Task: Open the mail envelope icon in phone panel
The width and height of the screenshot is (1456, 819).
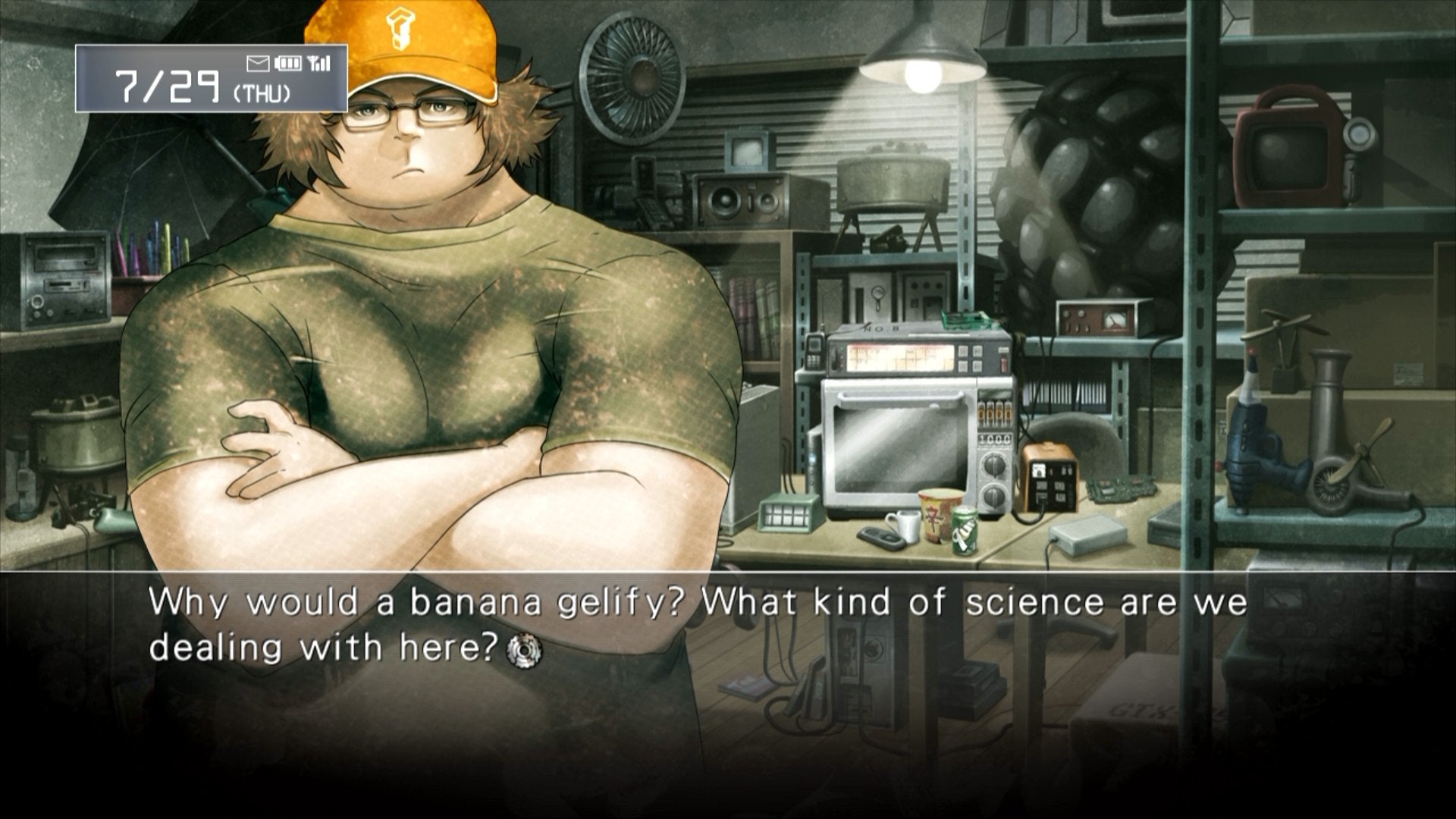Action: click(x=258, y=63)
